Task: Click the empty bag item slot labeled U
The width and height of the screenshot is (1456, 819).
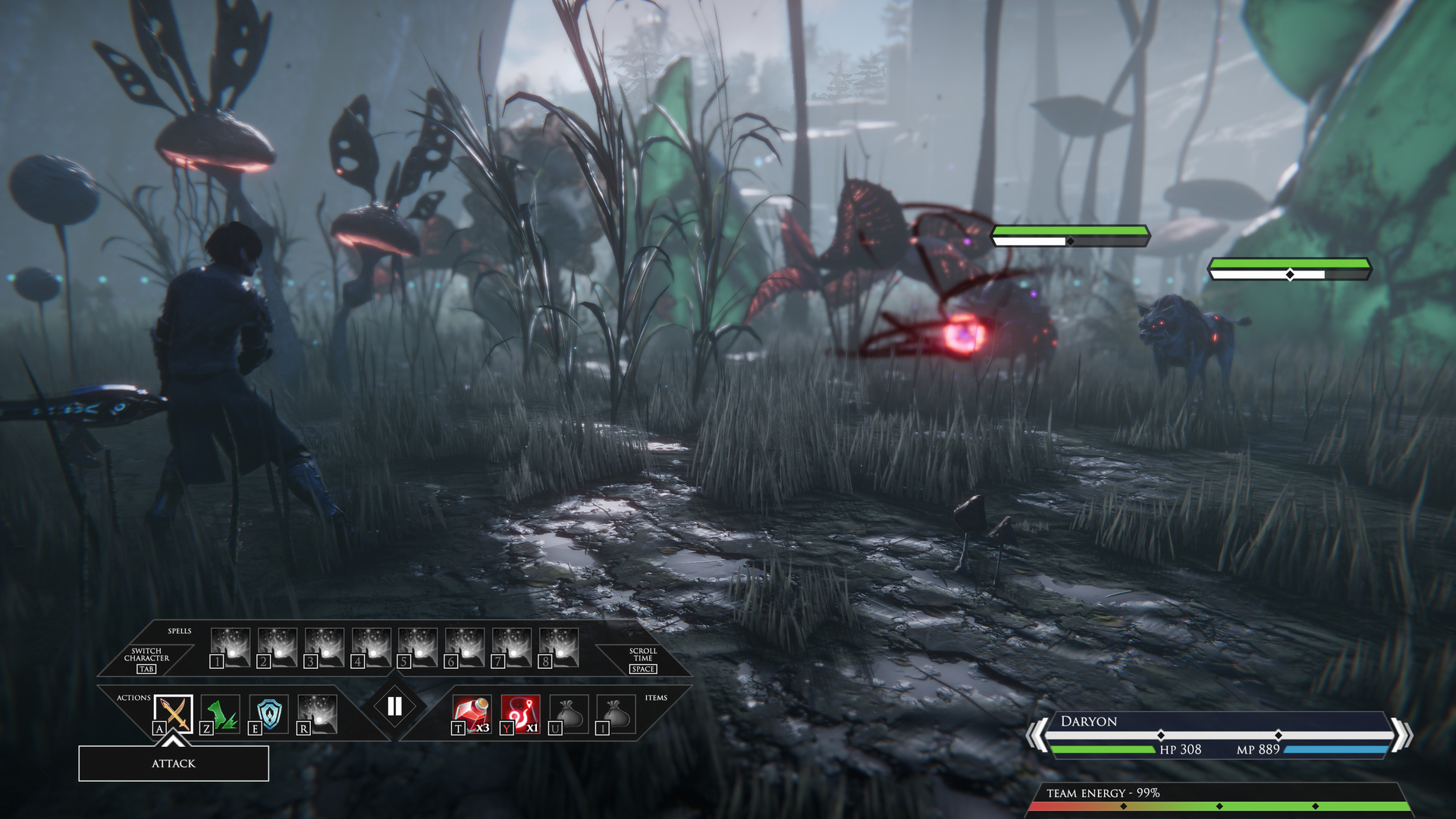Action: (x=569, y=714)
